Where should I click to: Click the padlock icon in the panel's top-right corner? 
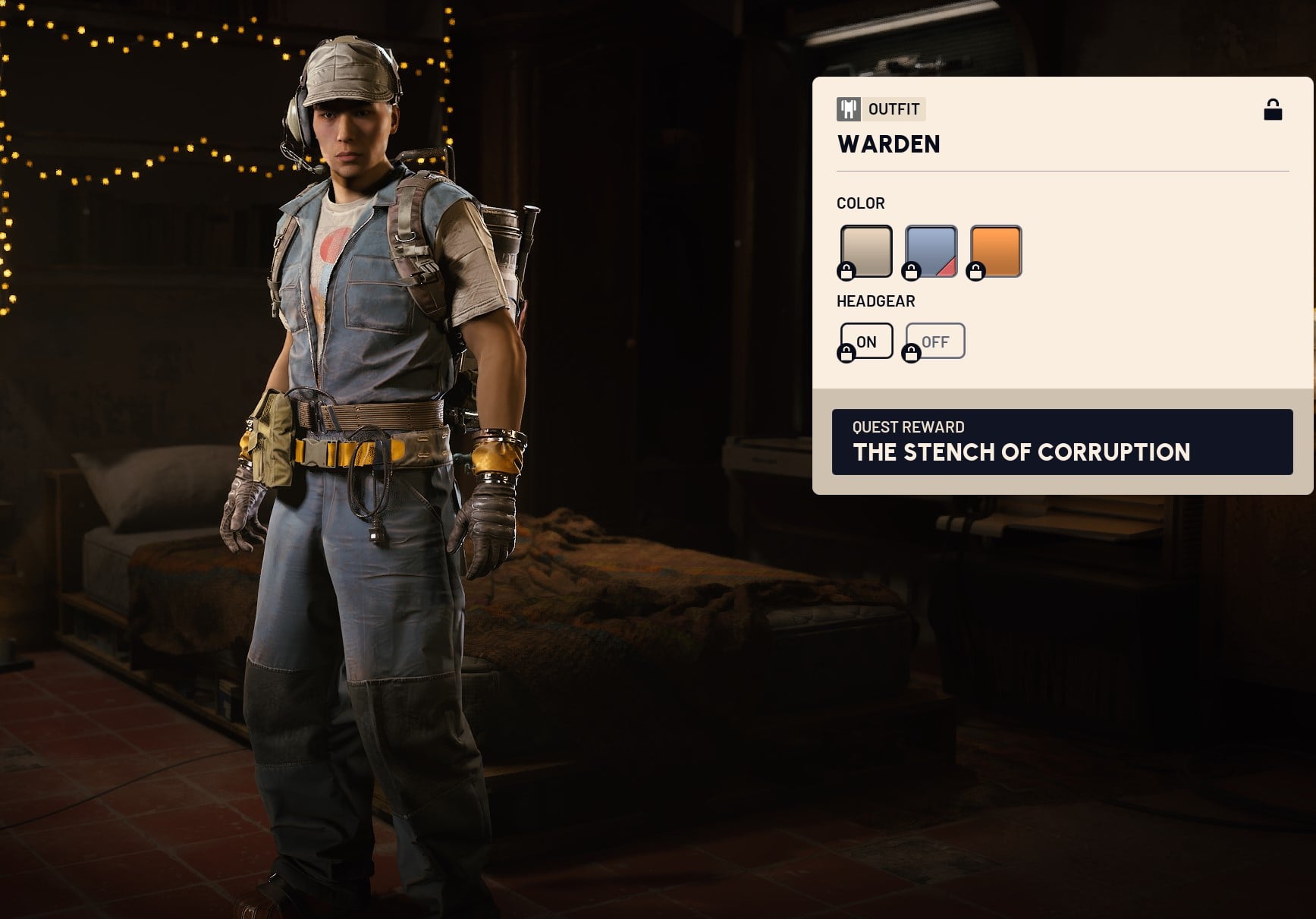tap(1274, 109)
